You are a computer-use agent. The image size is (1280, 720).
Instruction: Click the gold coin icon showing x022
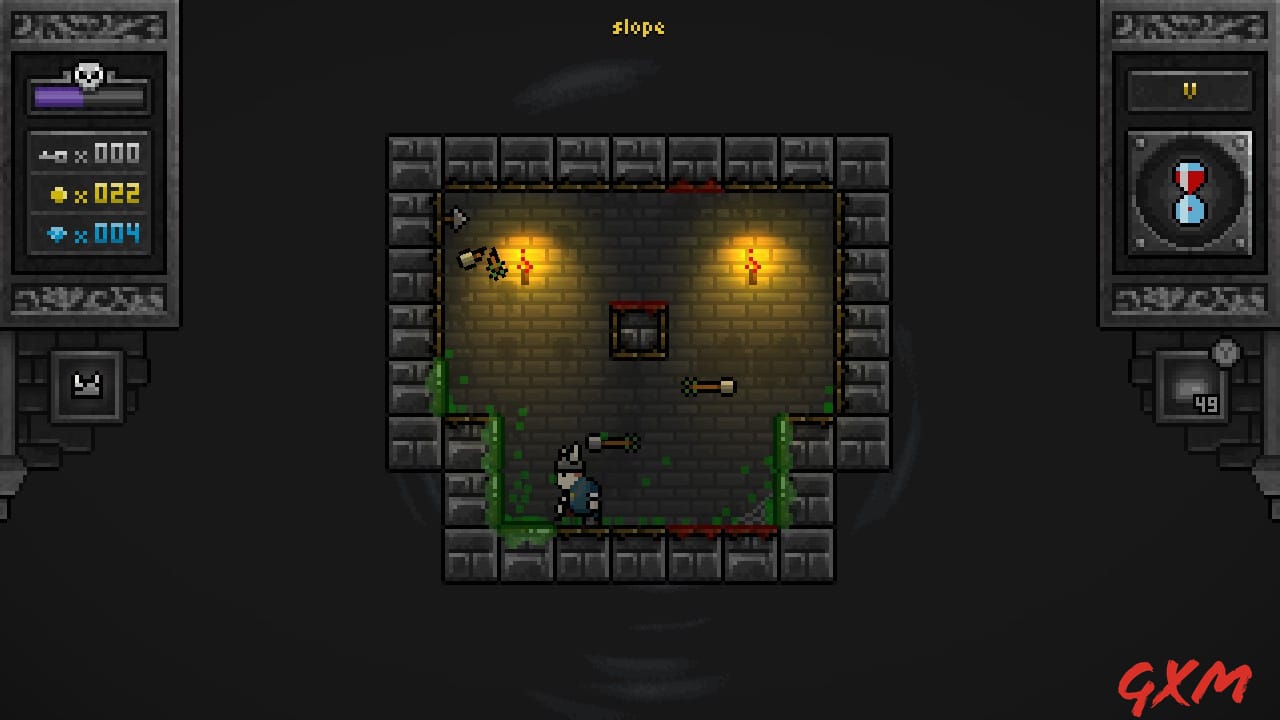point(60,193)
